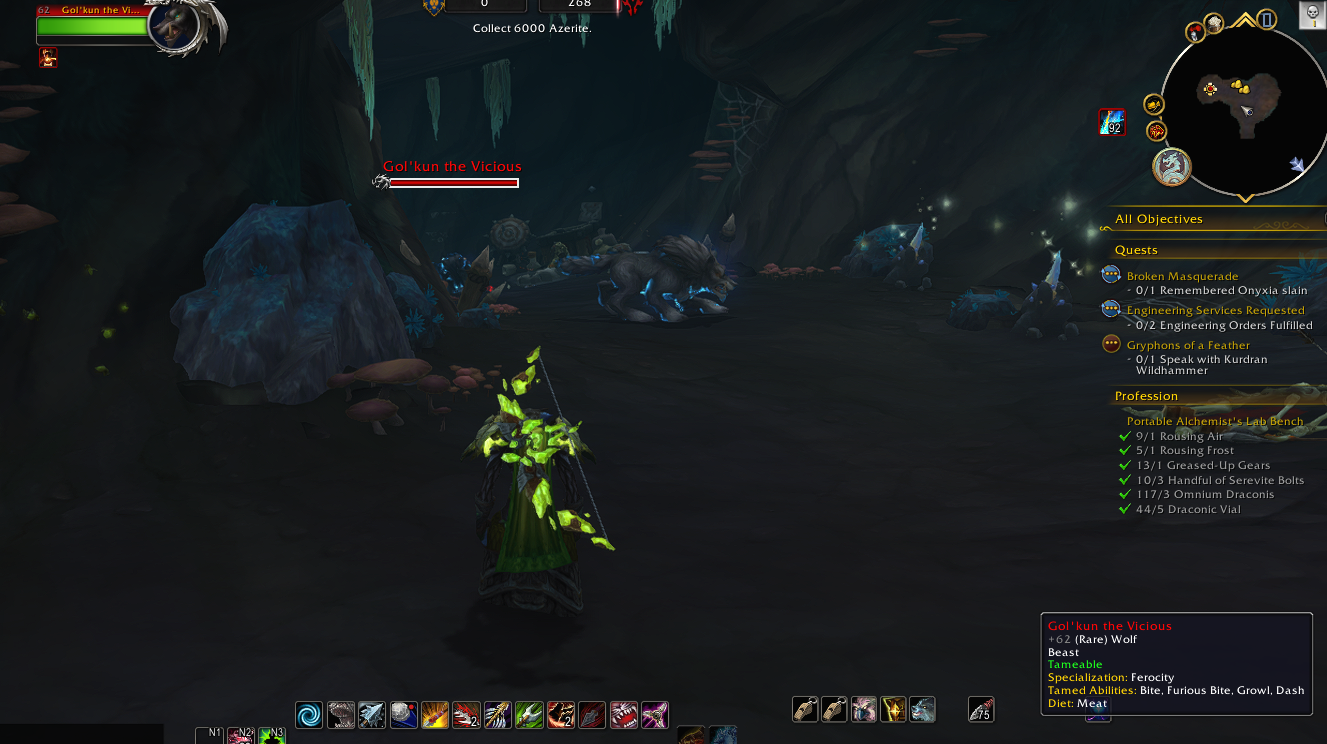The height and width of the screenshot is (744, 1327).
Task: Activate the blue swirl ability
Action: click(x=309, y=714)
